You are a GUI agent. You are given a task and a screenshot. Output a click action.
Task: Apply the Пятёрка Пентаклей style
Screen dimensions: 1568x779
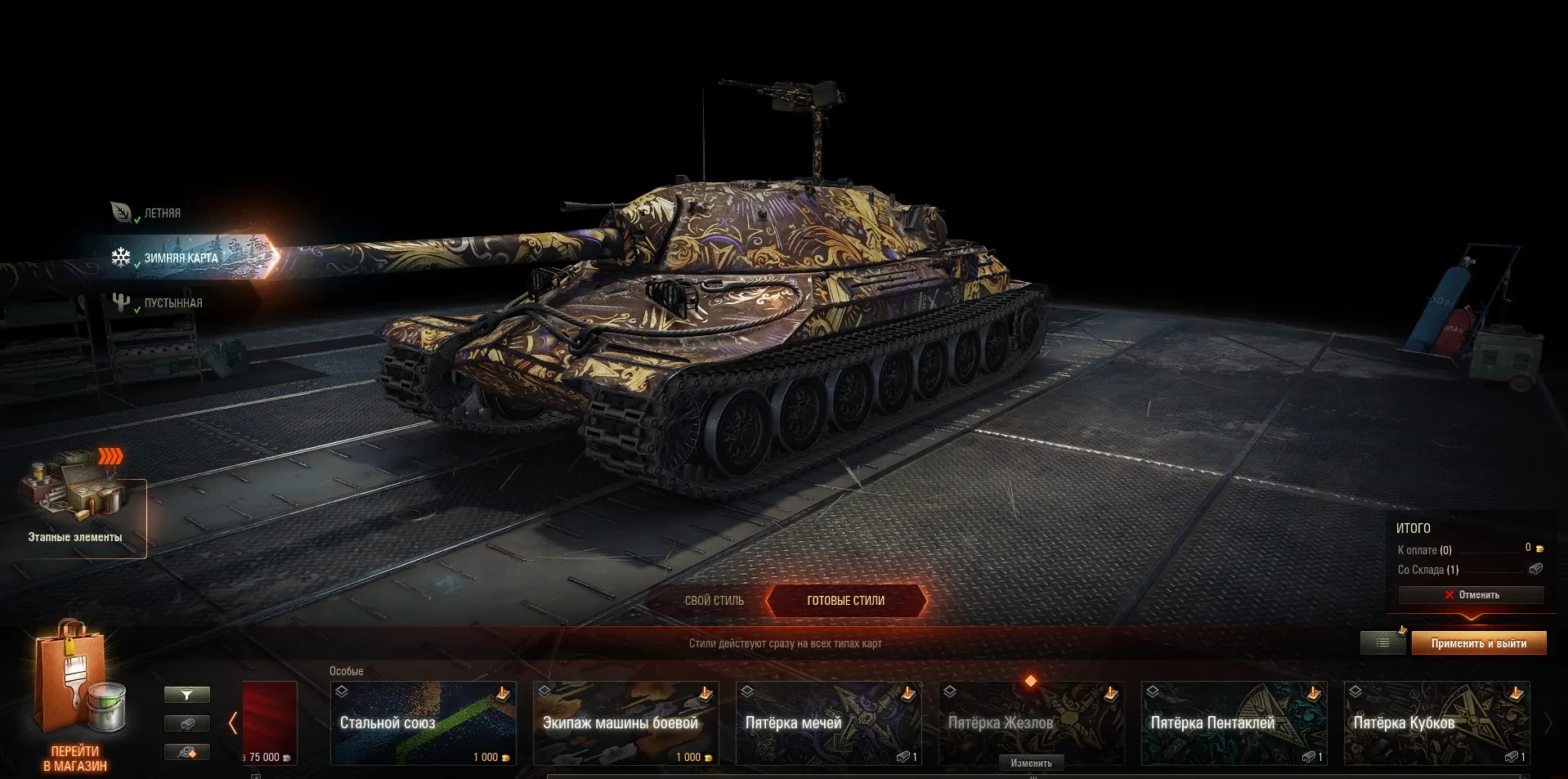(x=1234, y=723)
